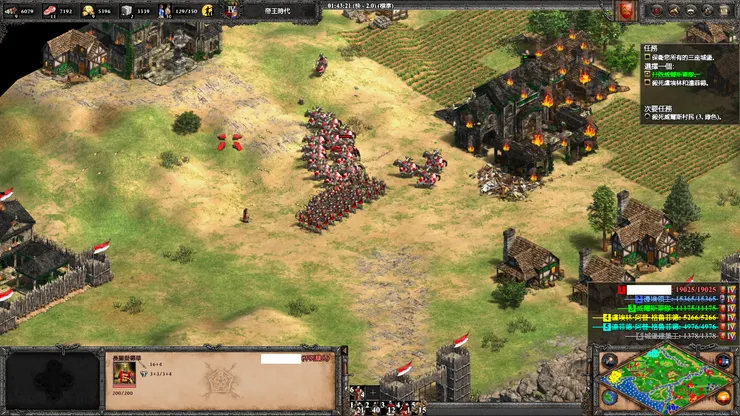Click on the diamond-shaped minimap
Viewport: 740px width, 416px height.
coord(666,379)
